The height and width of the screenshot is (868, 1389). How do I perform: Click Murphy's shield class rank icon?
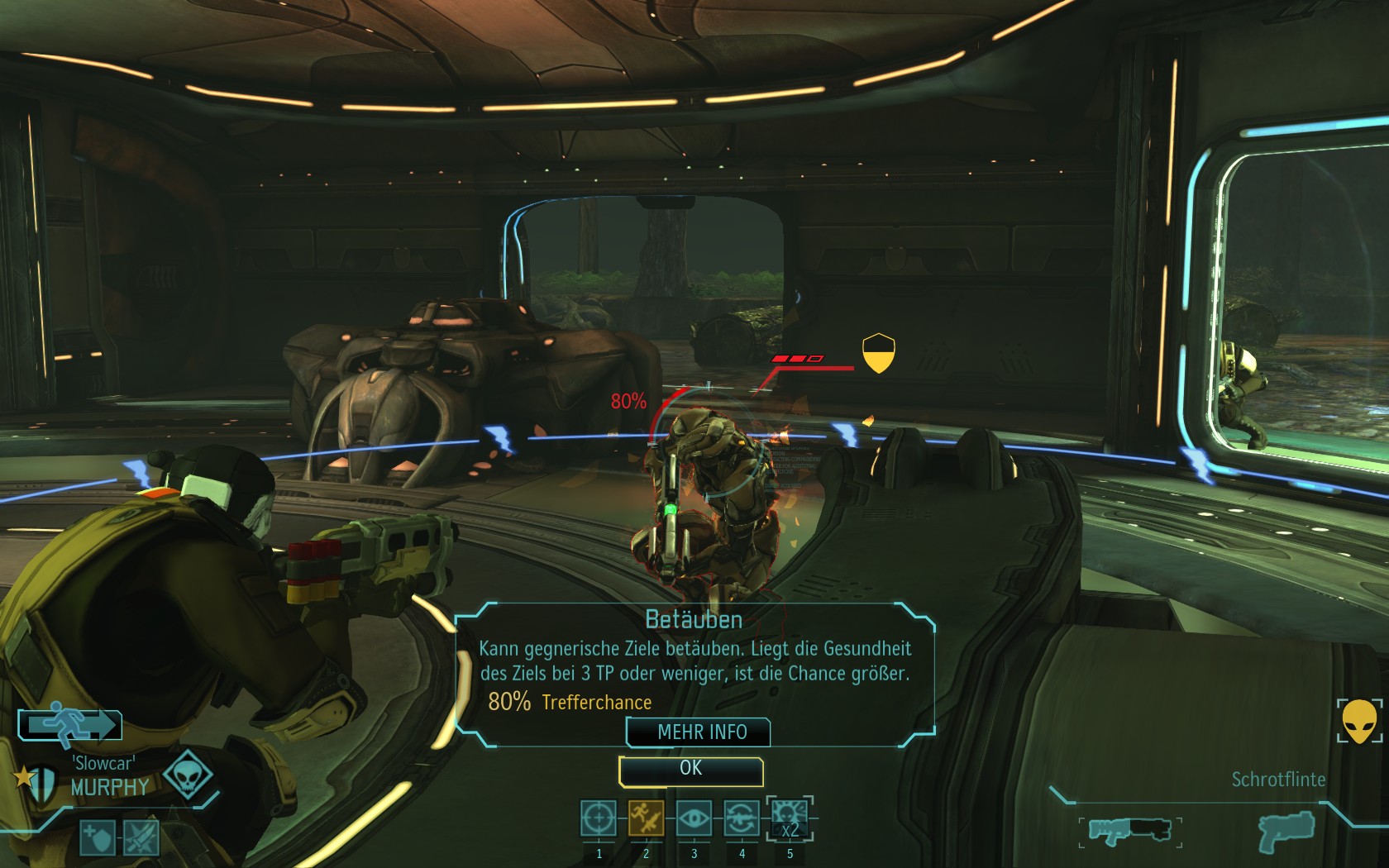[42, 781]
